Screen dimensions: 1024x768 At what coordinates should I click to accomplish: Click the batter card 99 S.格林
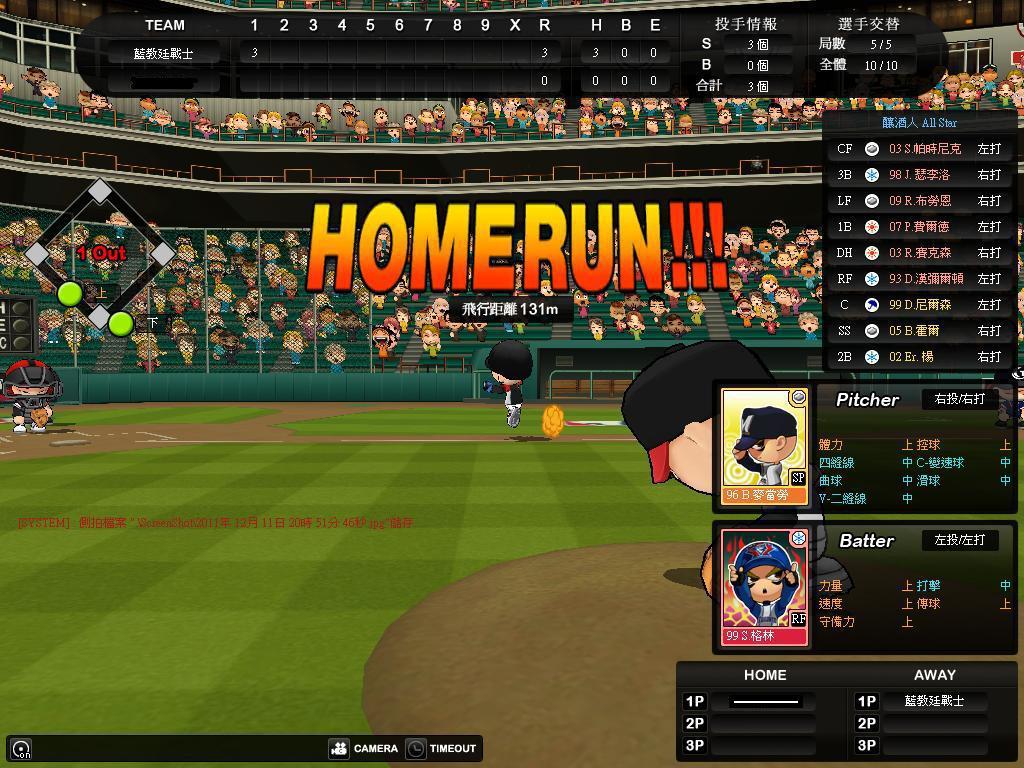[x=765, y=587]
